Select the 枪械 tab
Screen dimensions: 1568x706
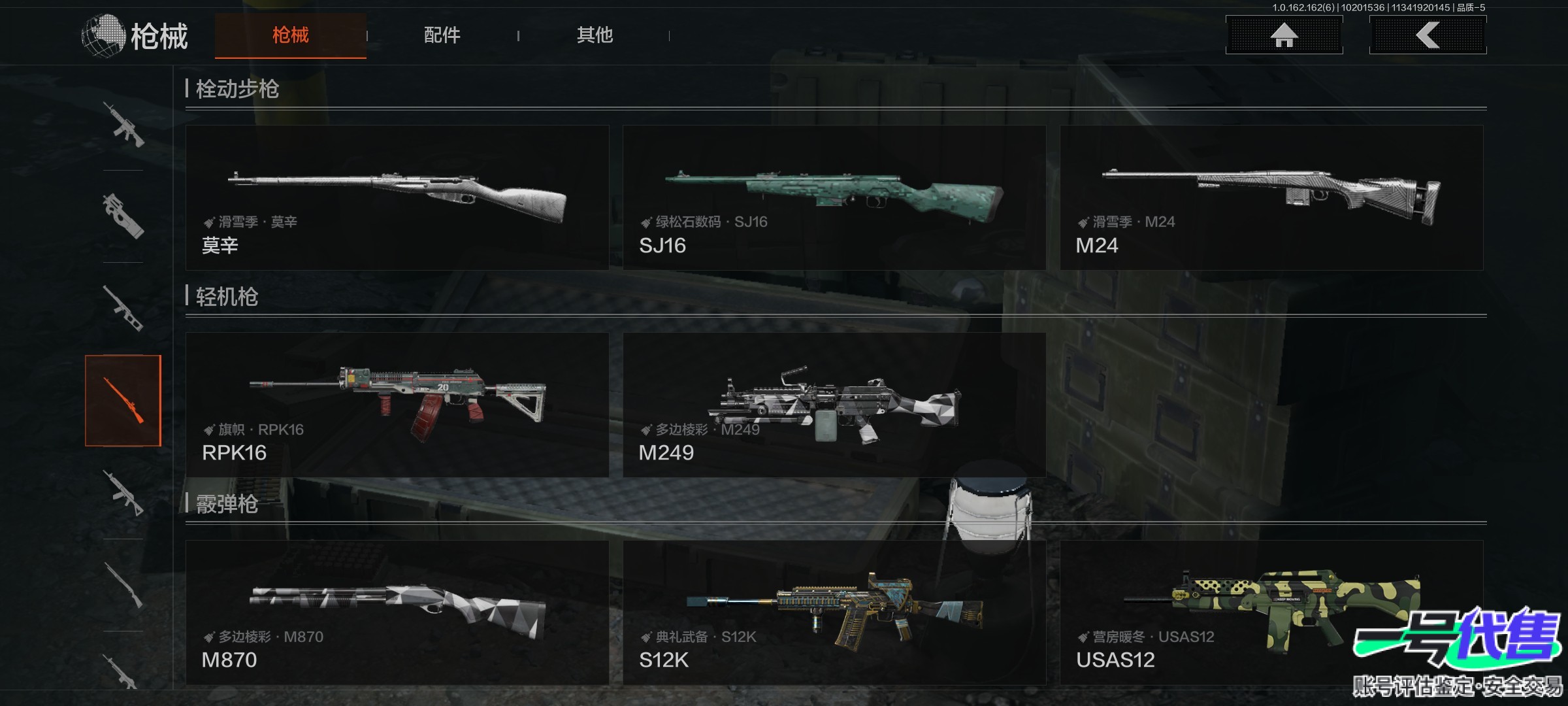click(x=291, y=35)
